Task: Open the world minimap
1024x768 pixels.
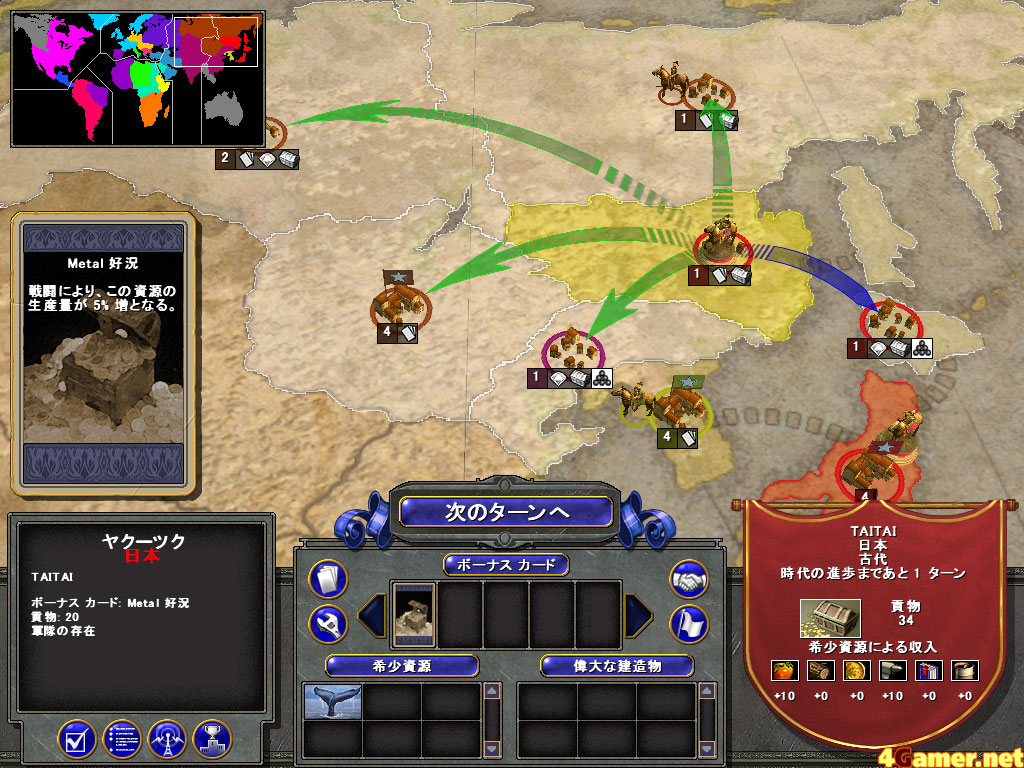Action: click(134, 73)
